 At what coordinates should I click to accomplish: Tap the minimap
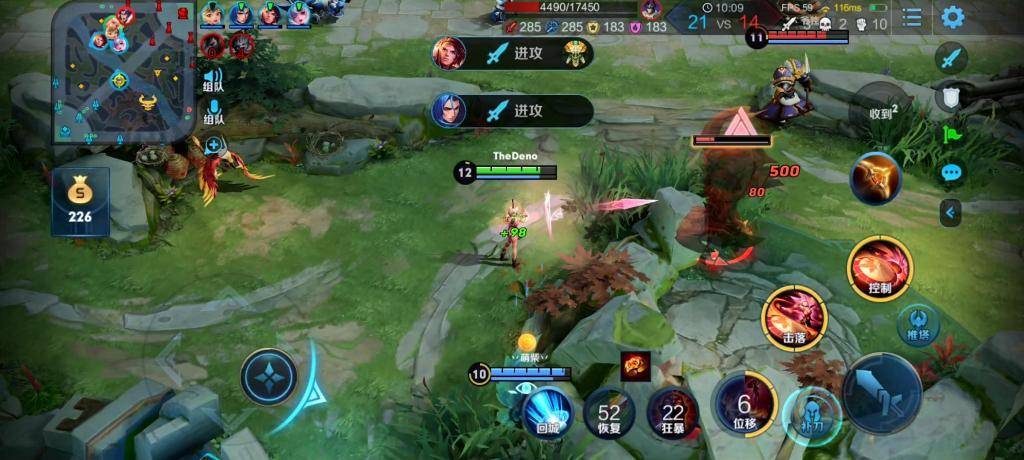point(118,72)
